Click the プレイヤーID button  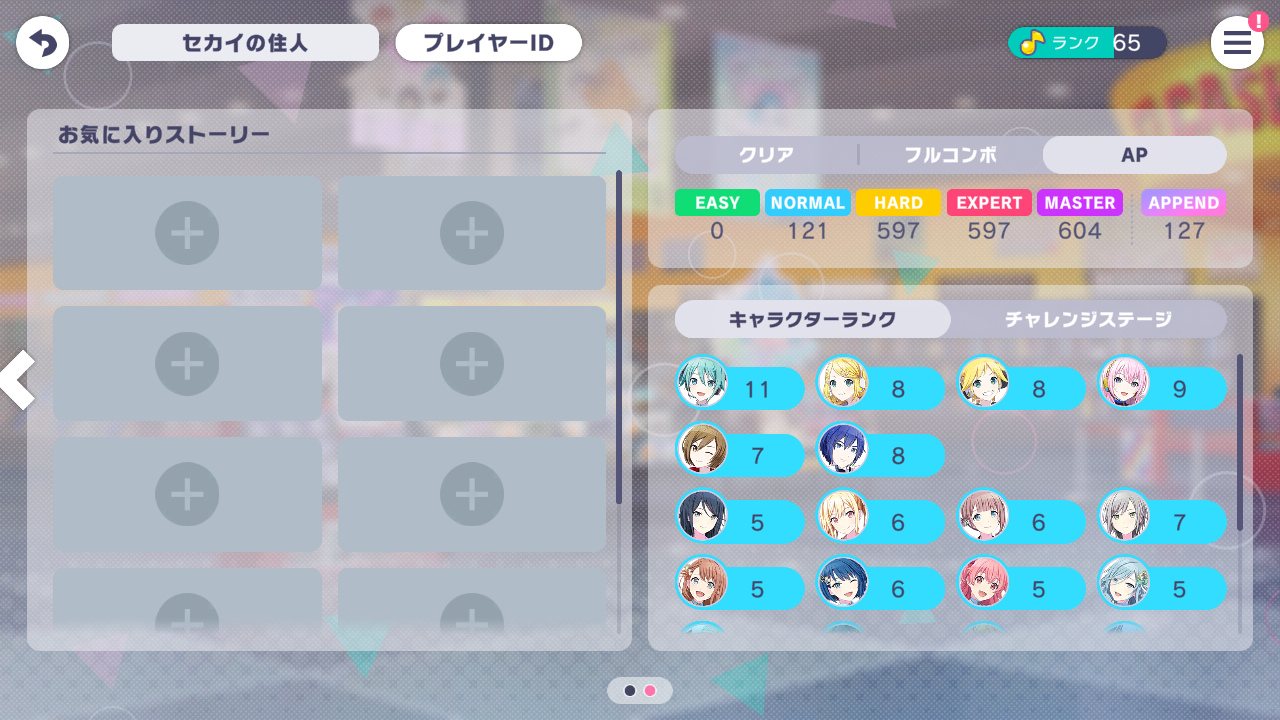[488, 42]
